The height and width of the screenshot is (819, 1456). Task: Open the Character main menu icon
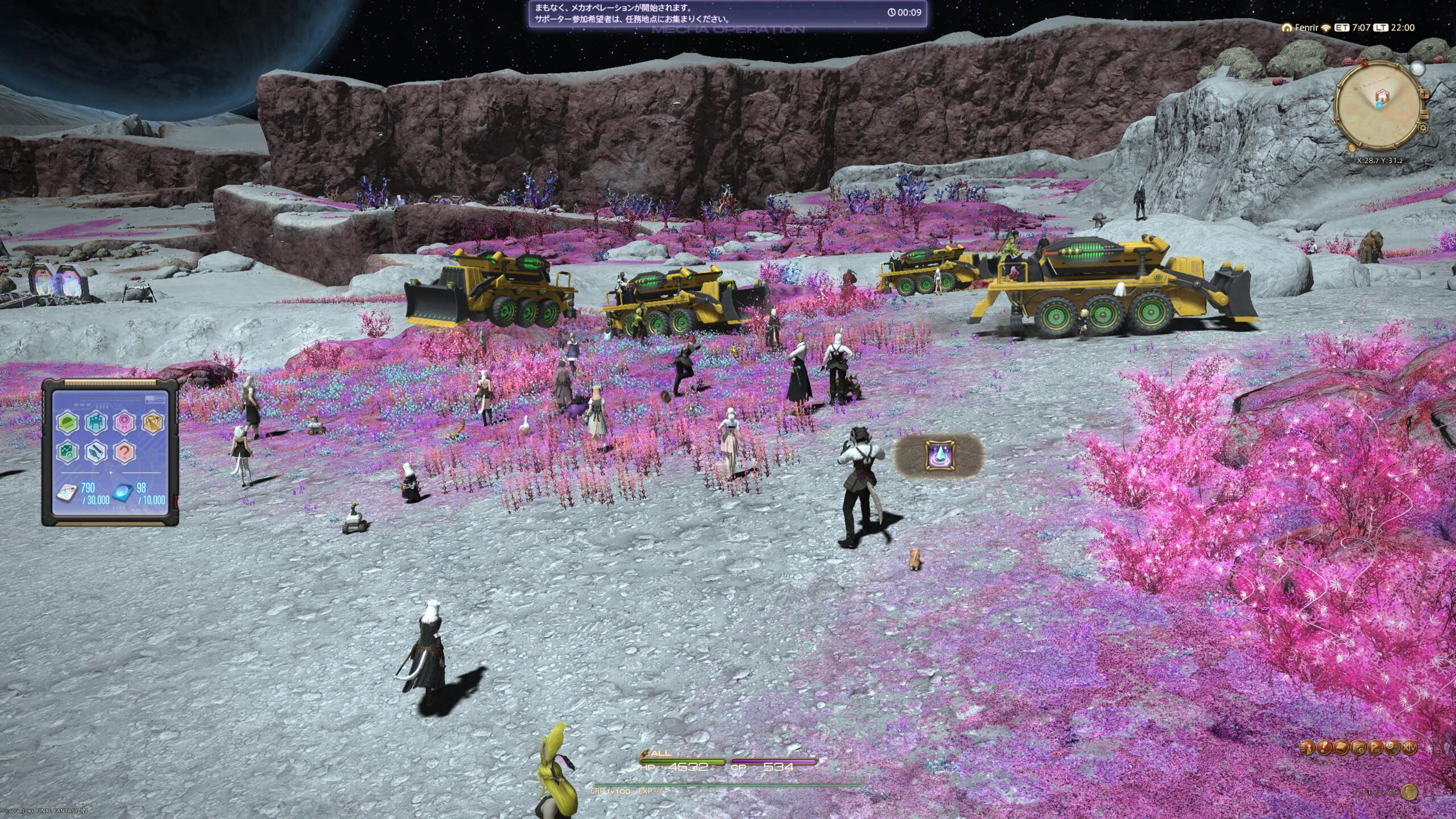click(x=1308, y=747)
